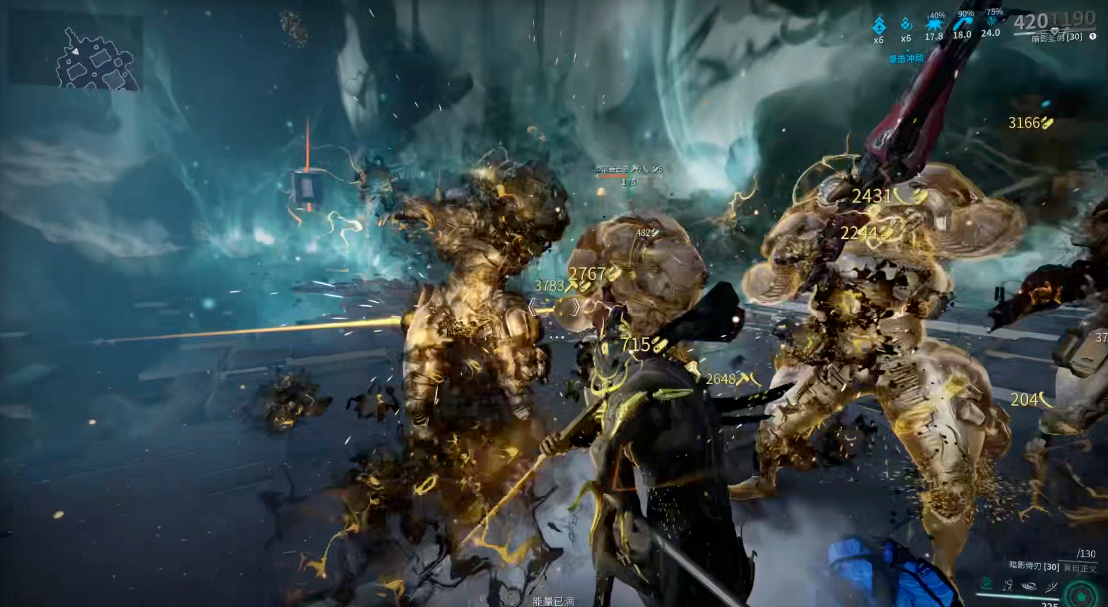Select the starburst buff showing 40%
Image resolution: width=1108 pixels, height=607 pixels.
(x=934, y=22)
